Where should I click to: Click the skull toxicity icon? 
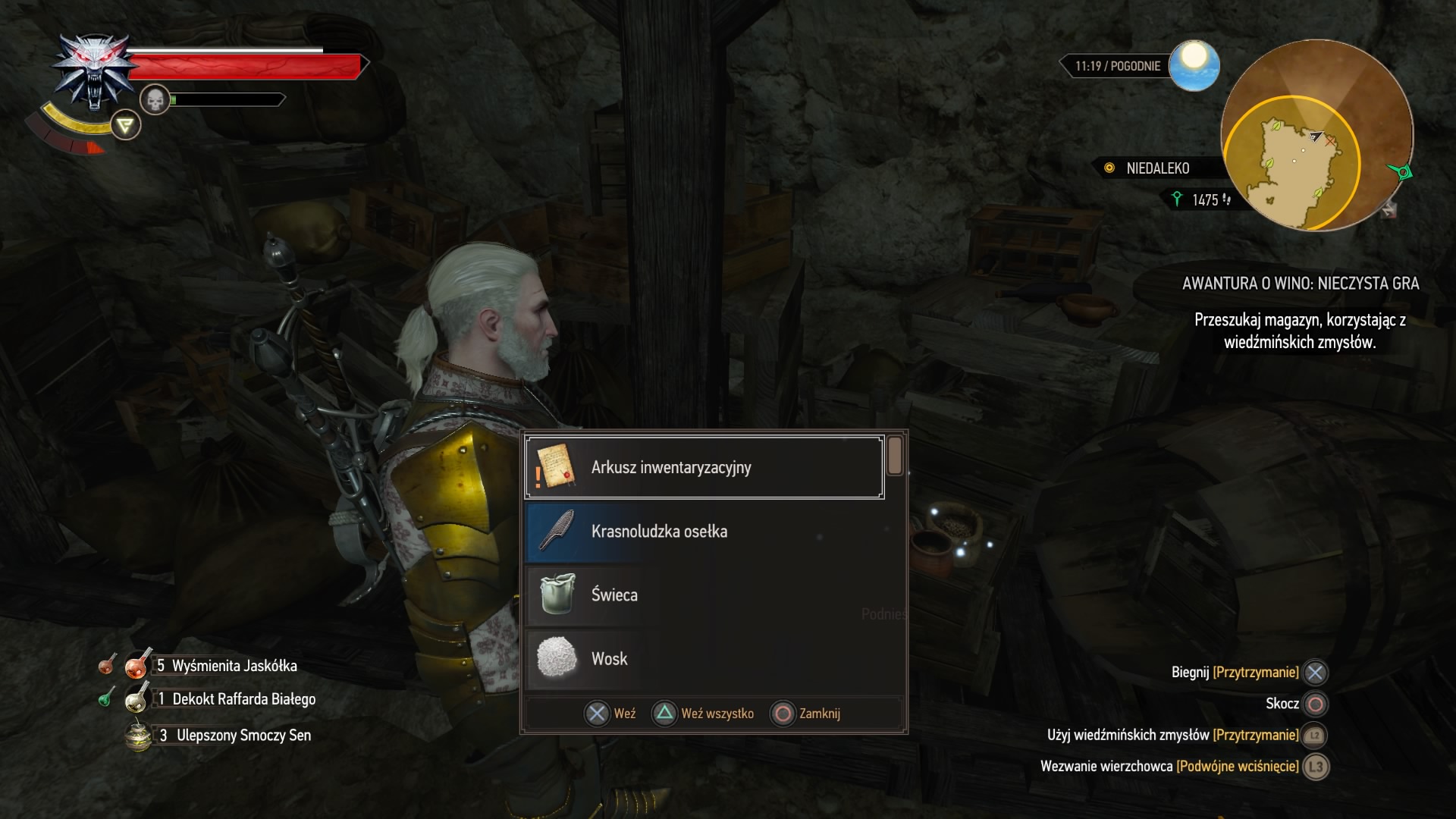[155, 99]
